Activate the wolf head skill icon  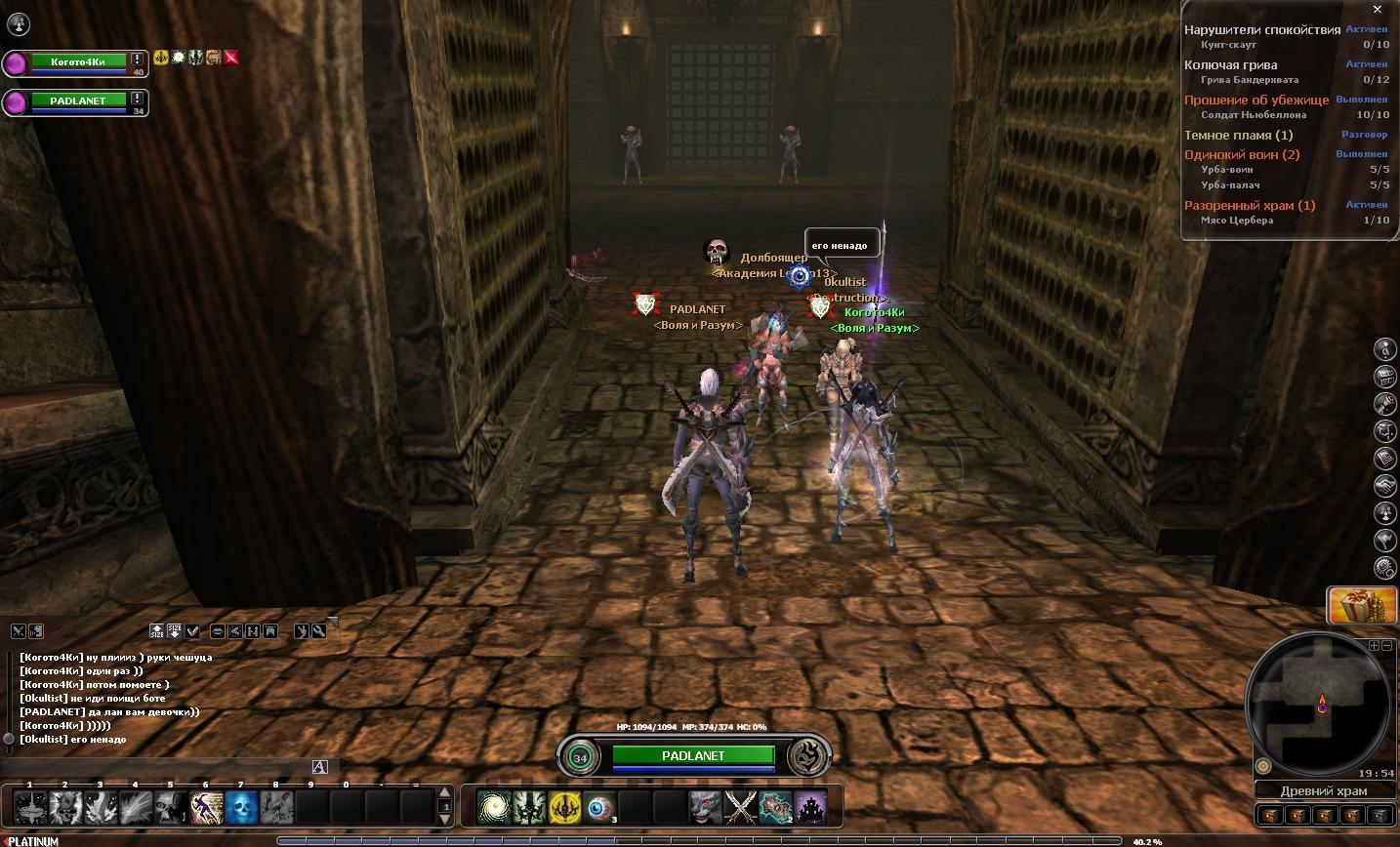[705, 808]
